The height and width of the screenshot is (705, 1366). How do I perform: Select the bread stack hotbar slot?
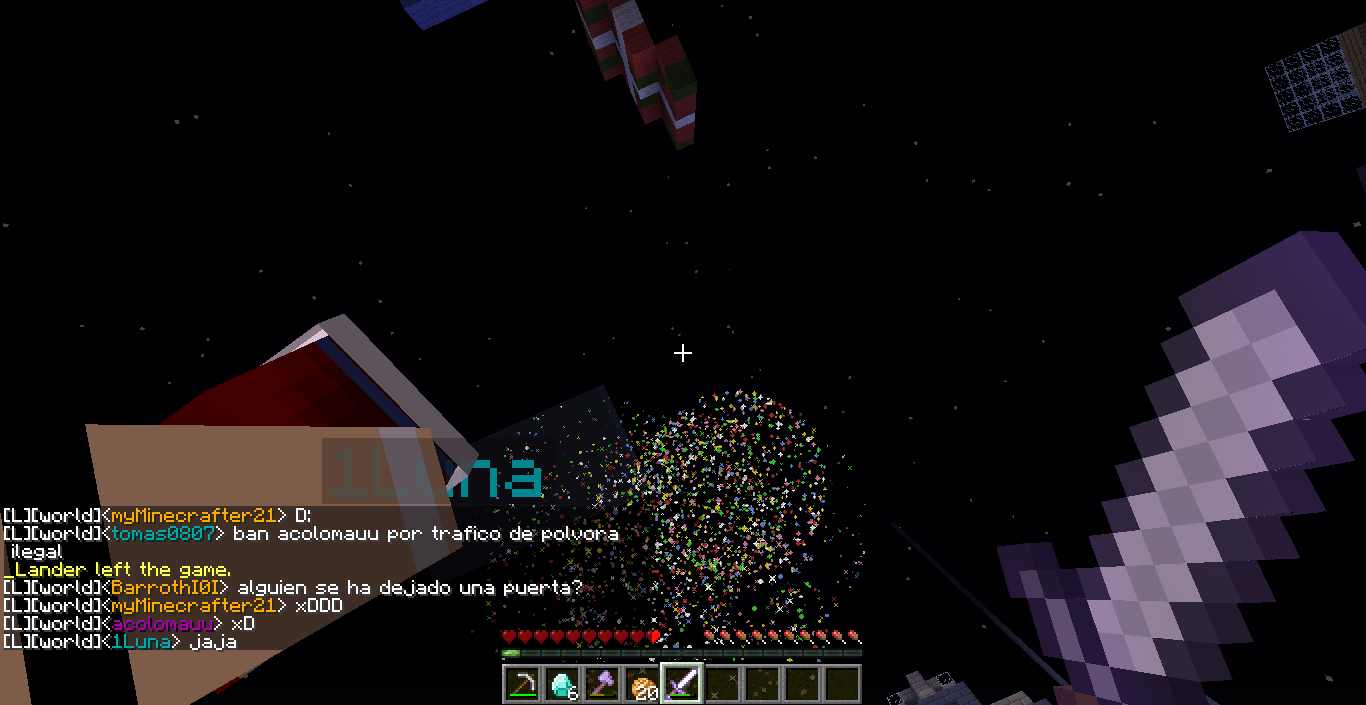pyautogui.click(x=642, y=684)
